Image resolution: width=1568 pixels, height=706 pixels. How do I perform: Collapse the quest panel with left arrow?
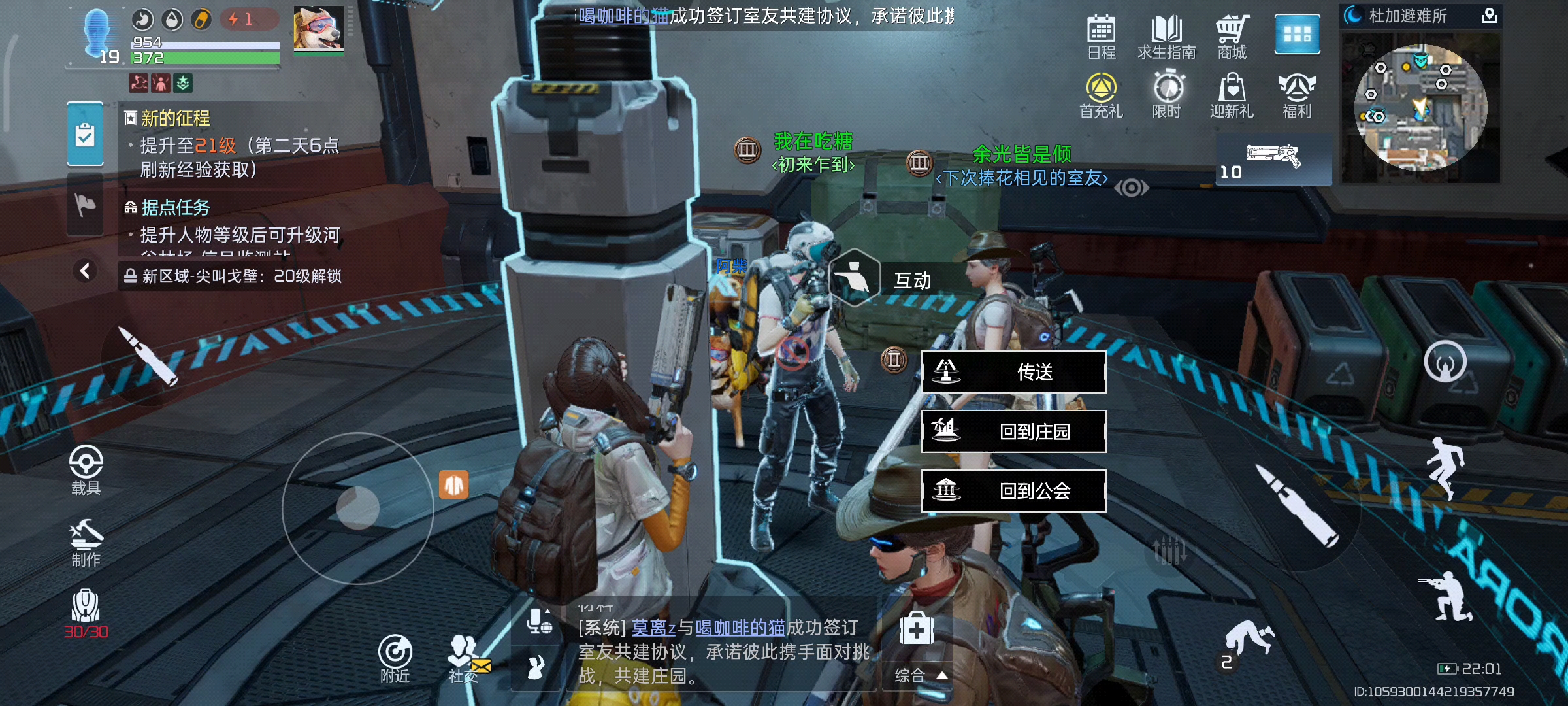click(86, 271)
